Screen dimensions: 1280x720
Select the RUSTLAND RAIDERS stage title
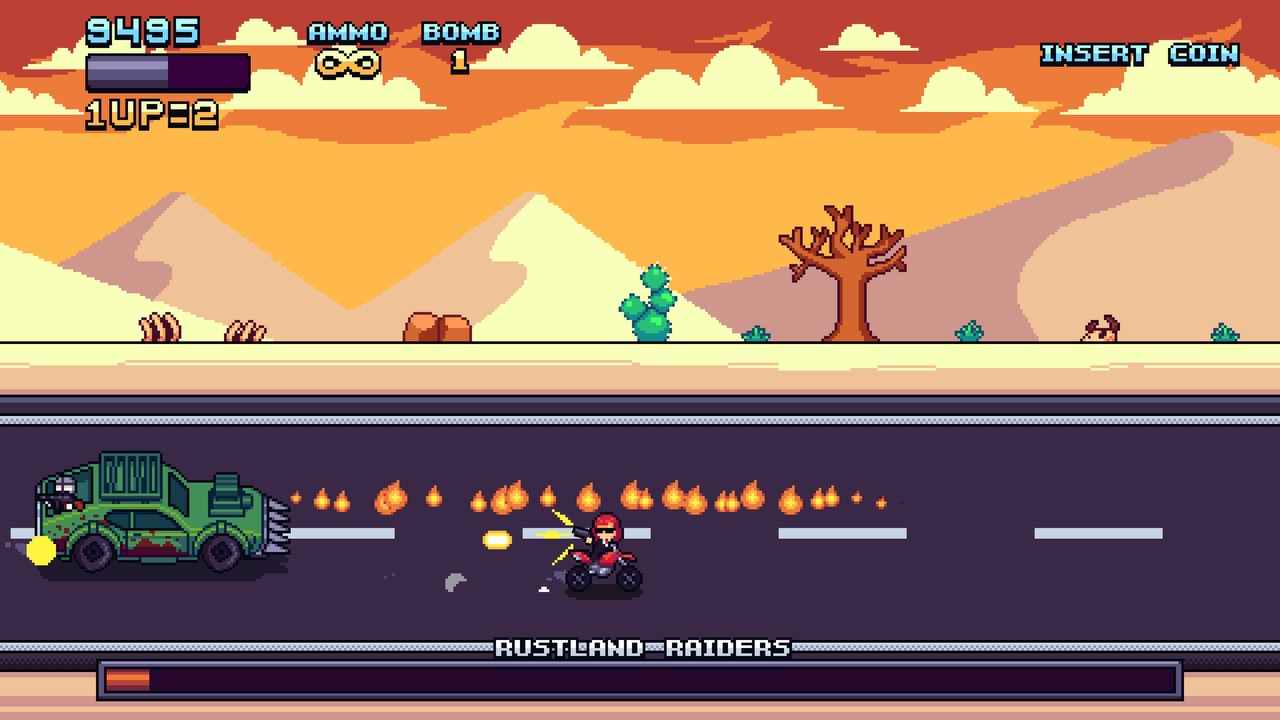click(641, 647)
